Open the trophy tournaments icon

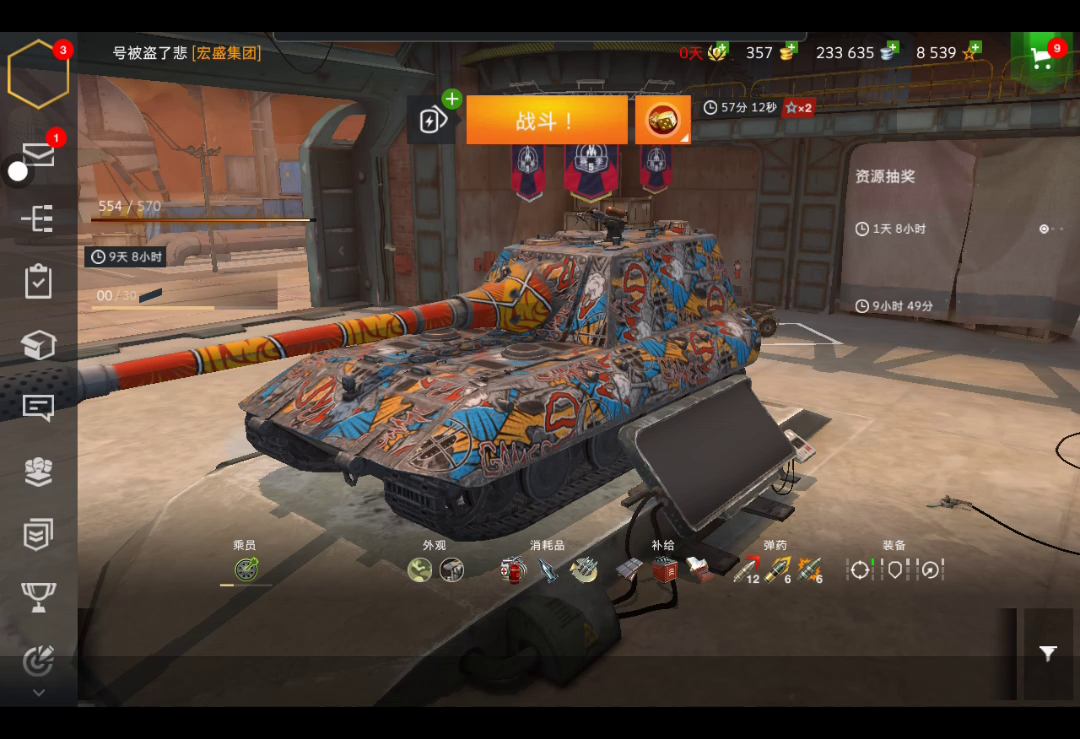point(38,597)
